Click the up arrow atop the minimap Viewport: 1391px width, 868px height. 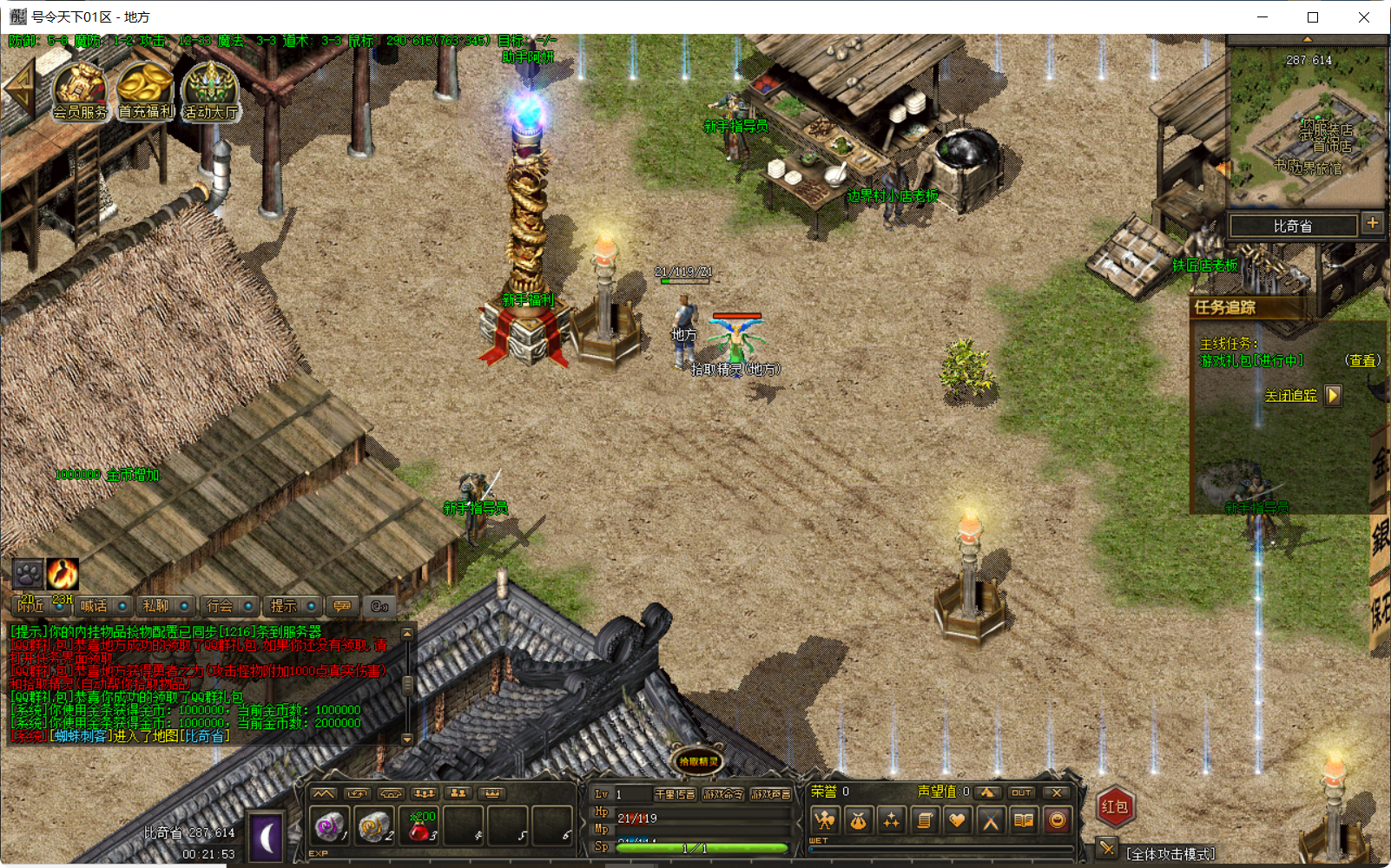point(1306,38)
